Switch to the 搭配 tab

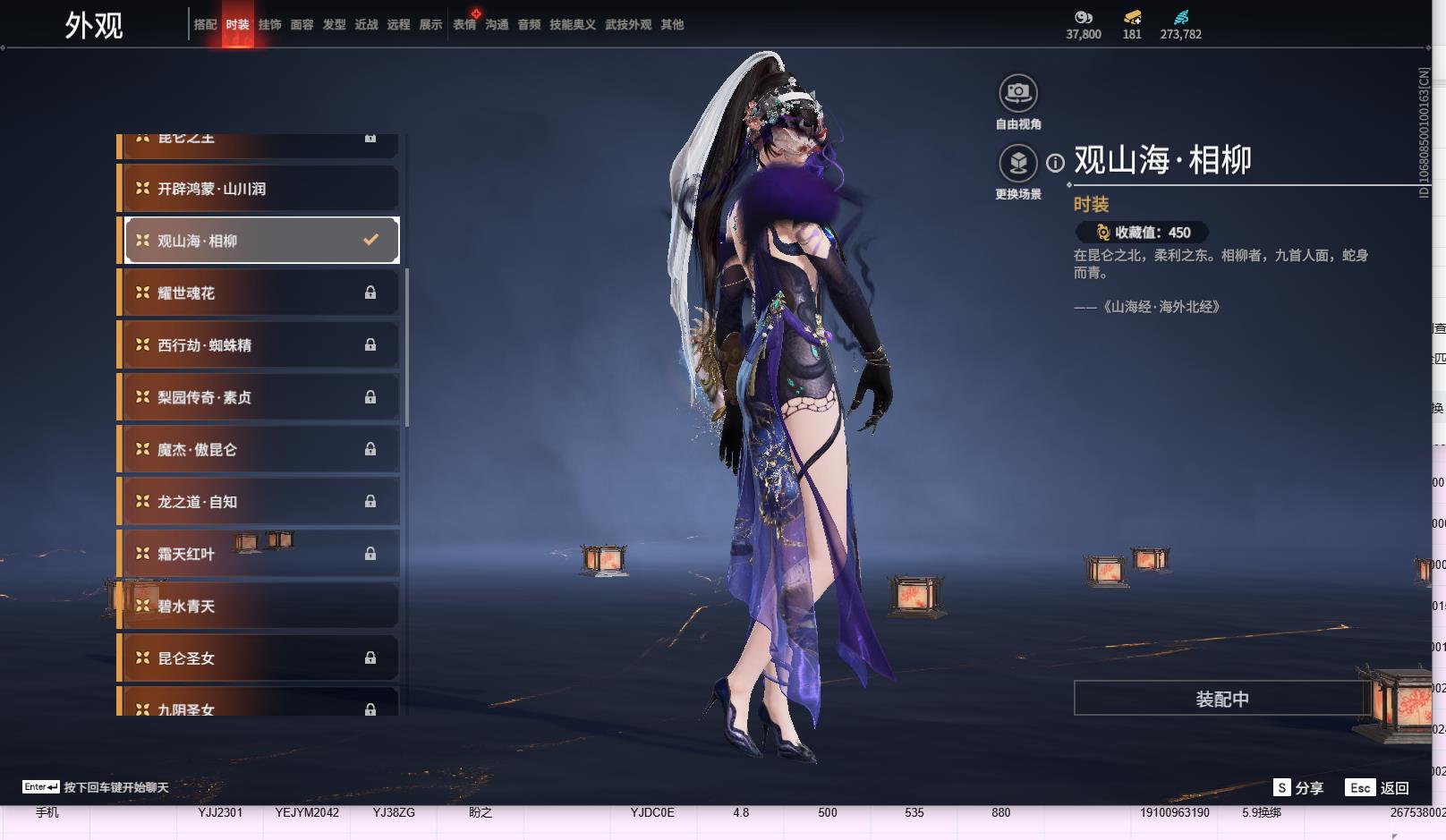coord(205,25)
